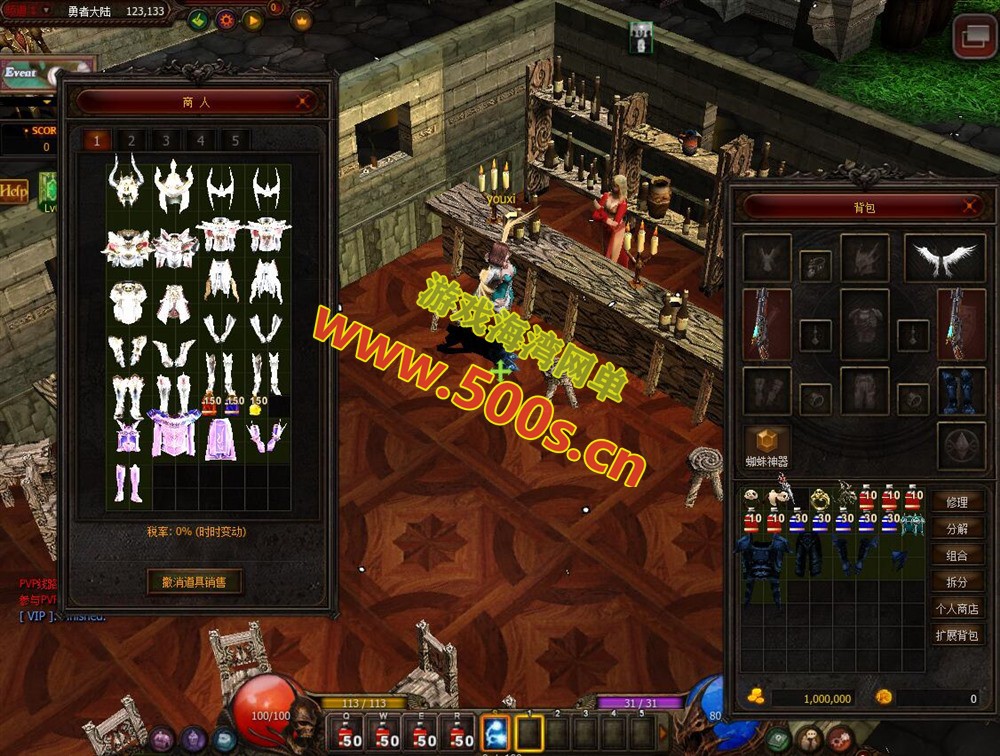
Task: Click the top-right window toggle button
Action: [974, 38]
